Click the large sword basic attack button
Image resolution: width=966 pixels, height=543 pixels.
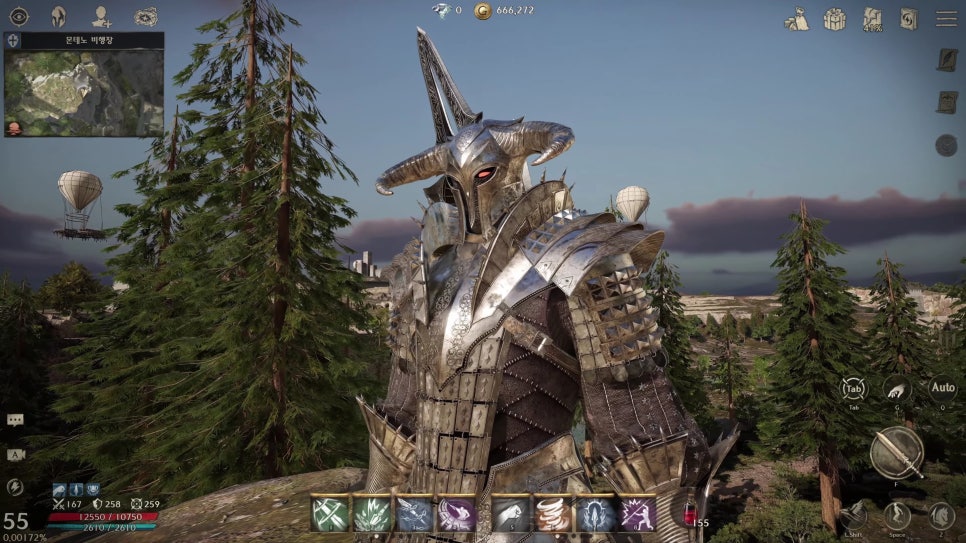(x=895, y=452)
